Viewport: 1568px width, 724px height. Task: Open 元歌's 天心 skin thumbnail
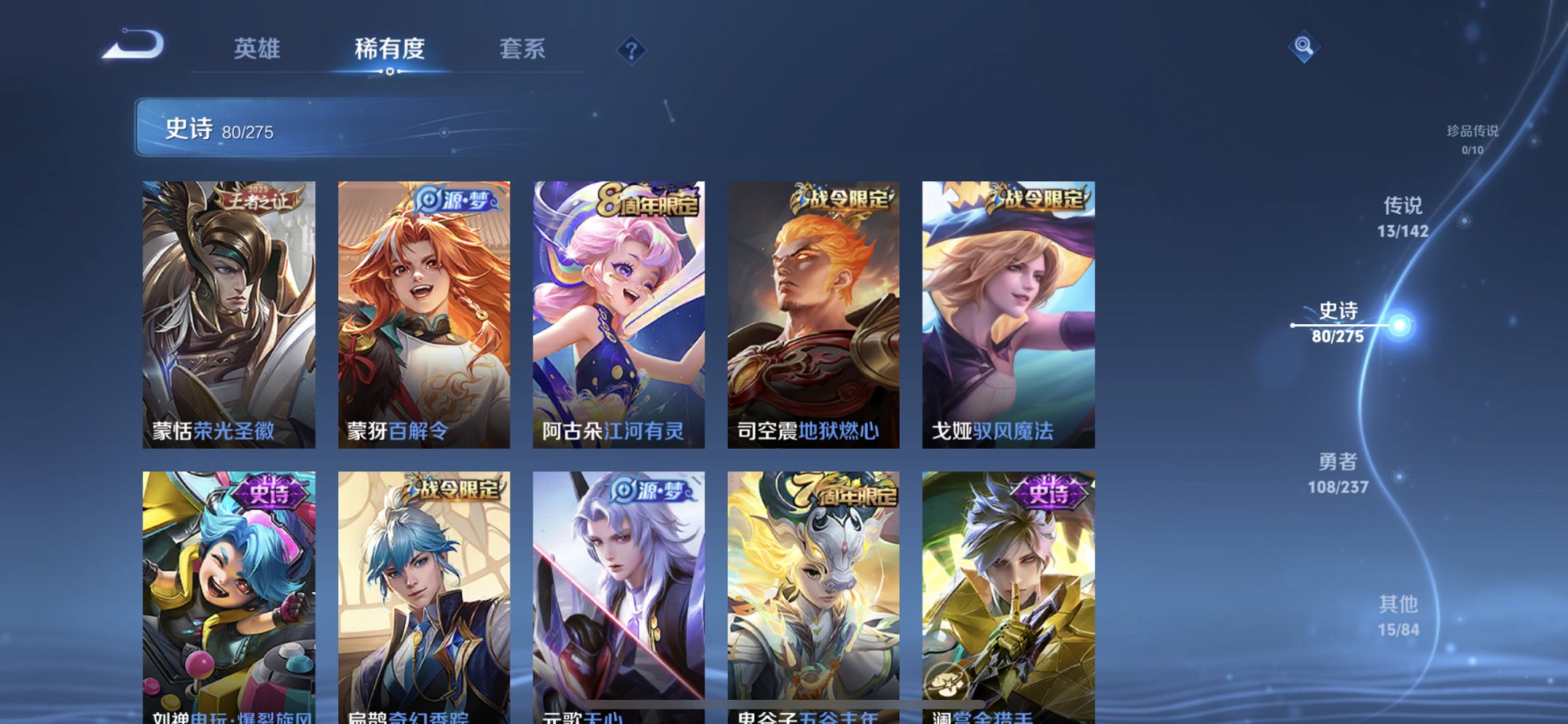click(621, 583)
